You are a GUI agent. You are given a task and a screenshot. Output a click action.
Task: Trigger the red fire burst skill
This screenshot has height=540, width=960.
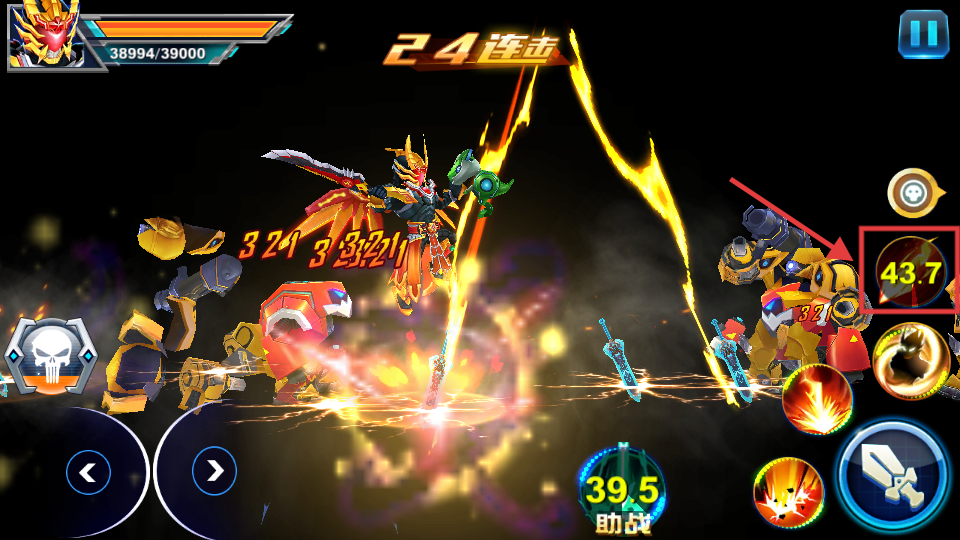click(x=816, y=398)
